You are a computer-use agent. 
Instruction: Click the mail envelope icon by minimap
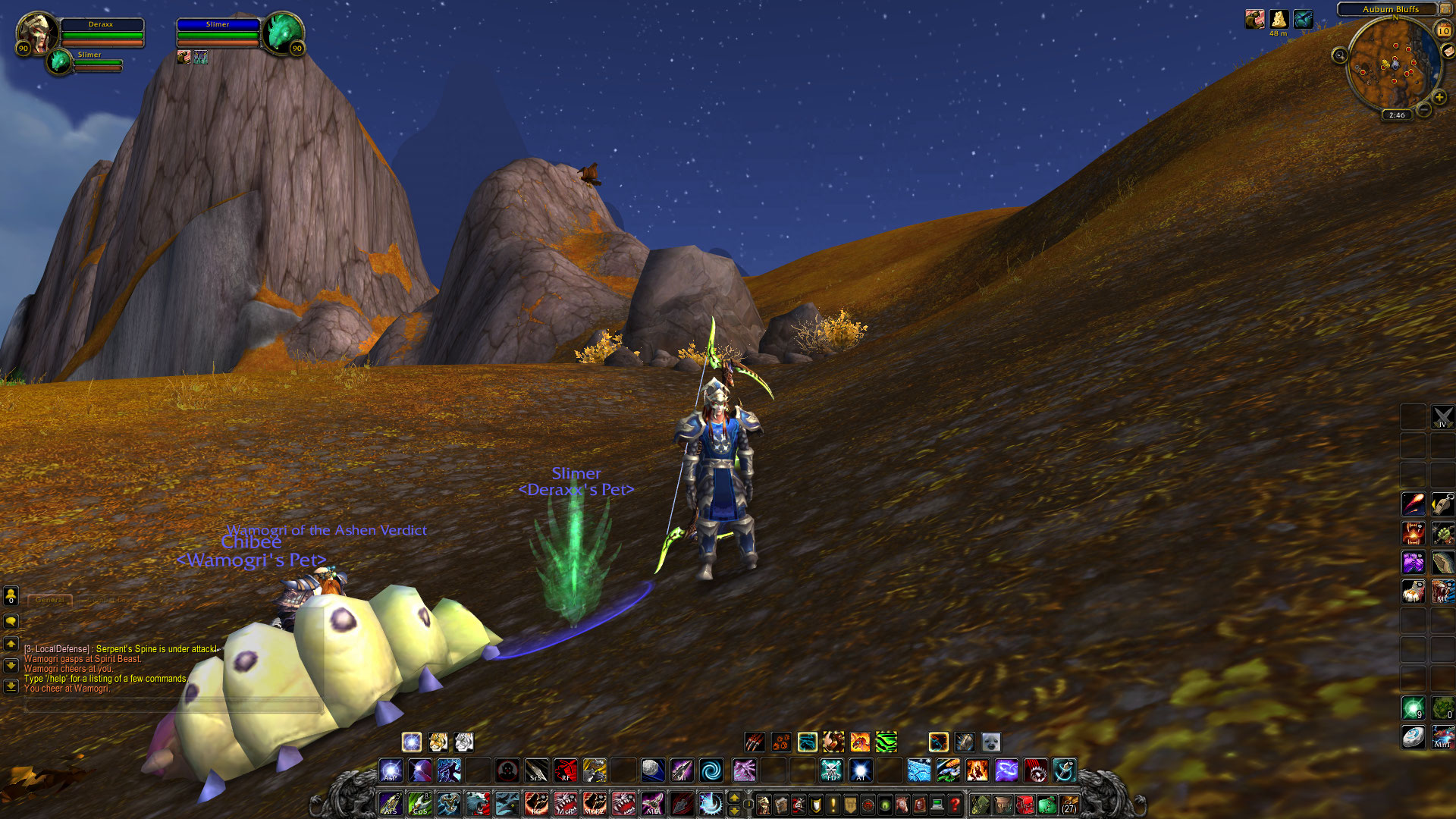point(1448,52)
